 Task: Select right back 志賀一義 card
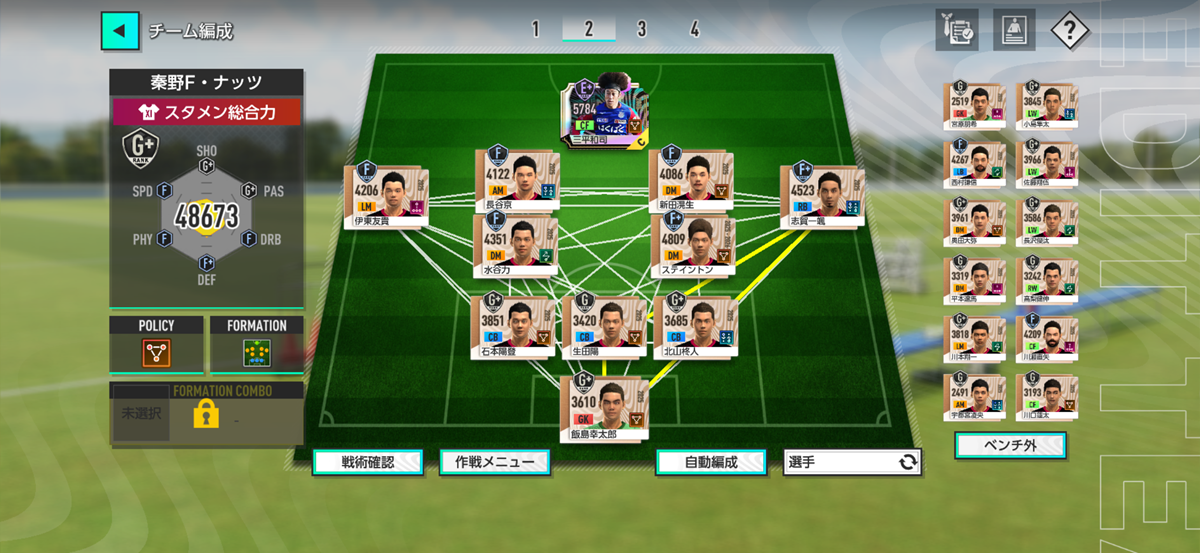point(822,197)
